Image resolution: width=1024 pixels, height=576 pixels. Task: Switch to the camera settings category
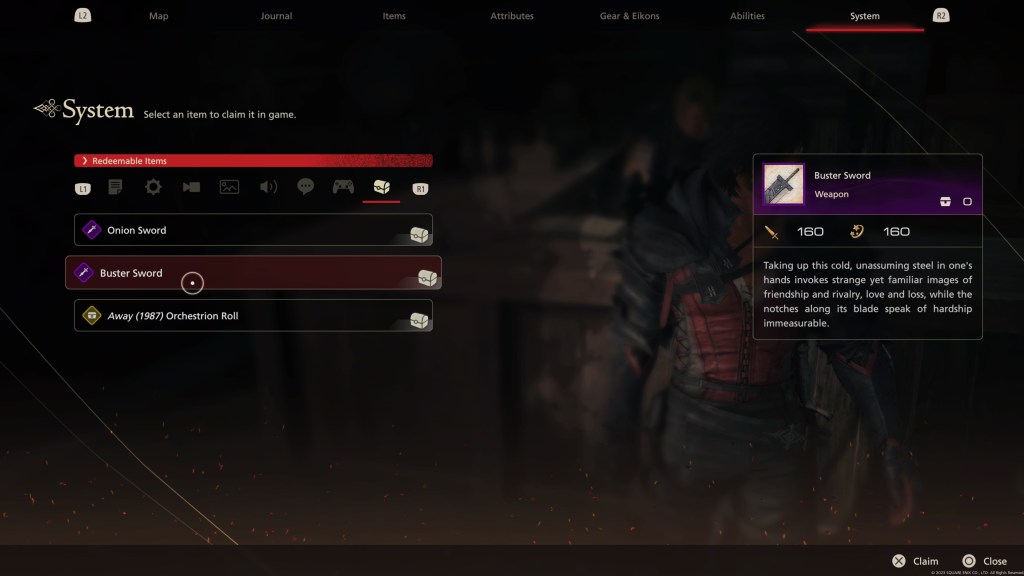(x=191, y=187)
